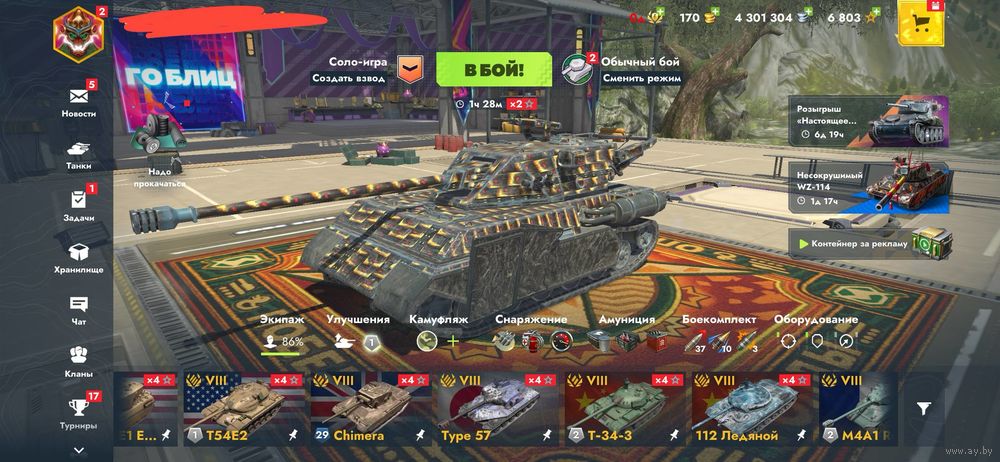
Task: View the Несокрушимый WZ-114 event offer
Action: click(866, 188)
